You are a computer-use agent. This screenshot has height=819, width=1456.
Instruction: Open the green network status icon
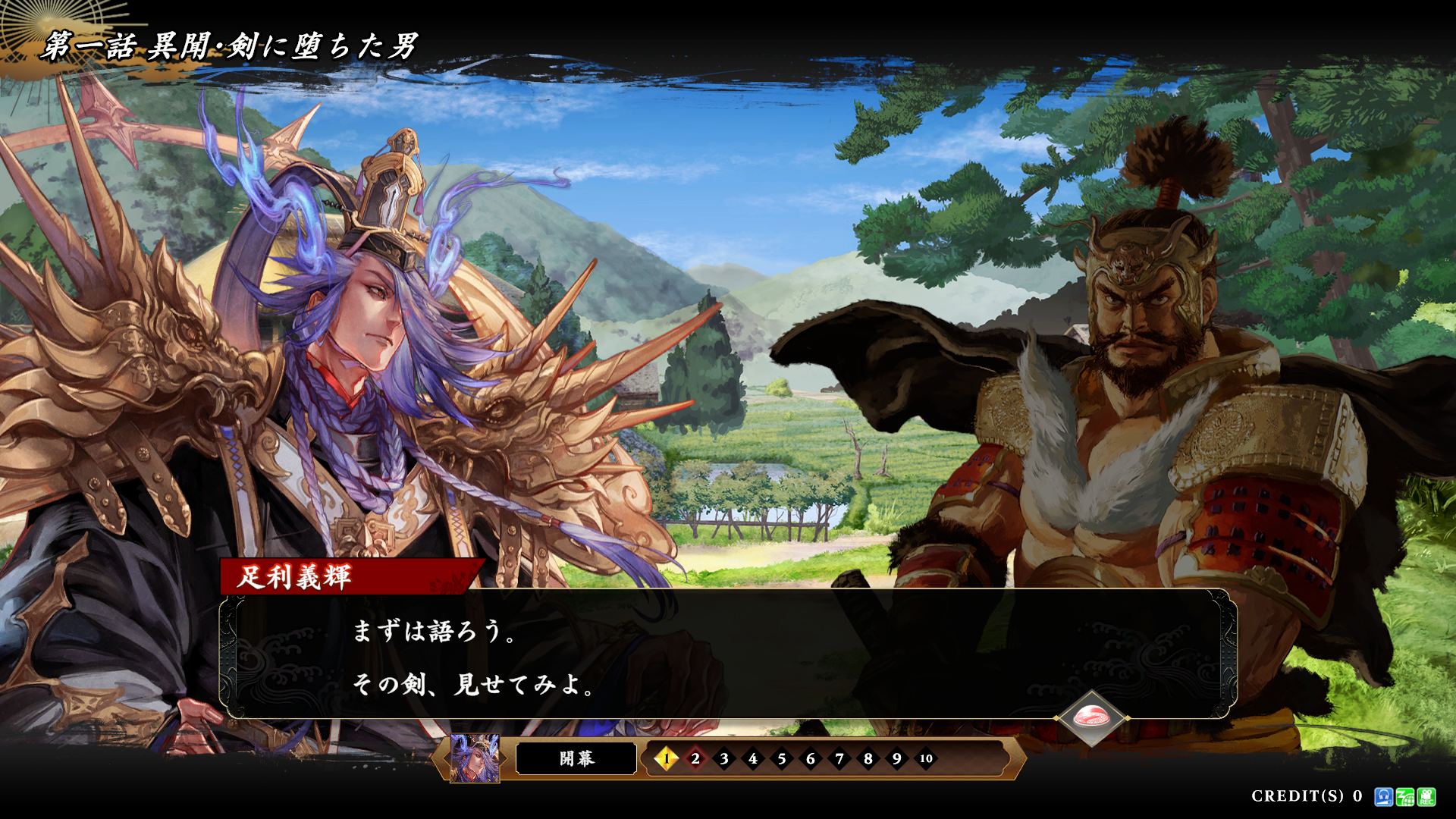pos(1404,796)
